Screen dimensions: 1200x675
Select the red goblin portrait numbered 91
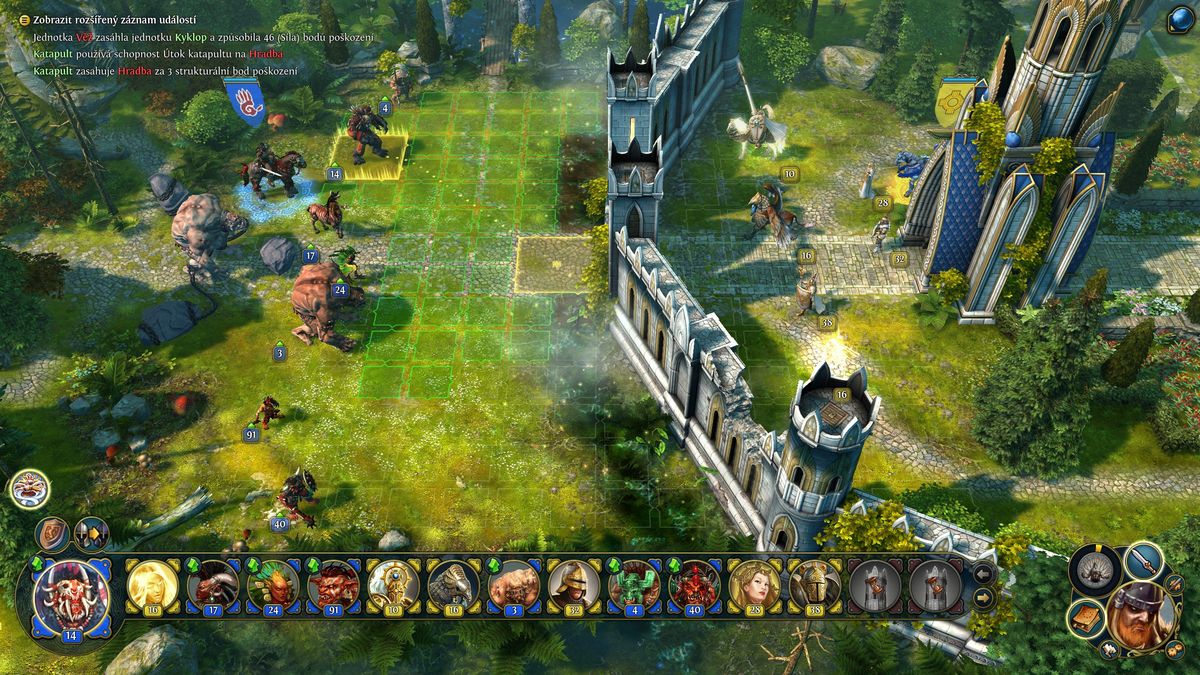click(333, 584)
